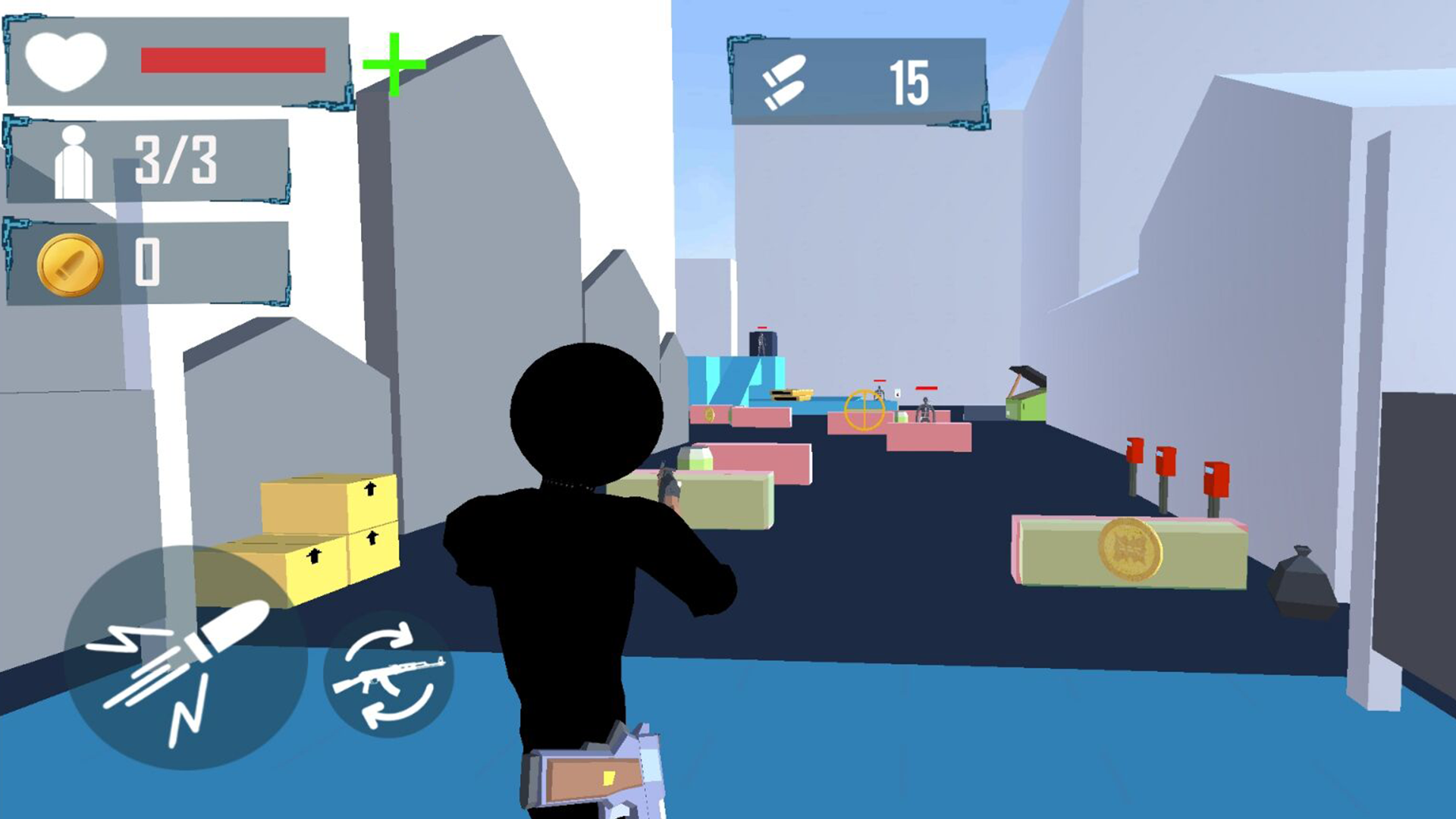The width and height of the screenshot is (1456, 819).
Task: Tap the gold bullet coin icon
Action: pyautogui.click(x=68, y=265)
